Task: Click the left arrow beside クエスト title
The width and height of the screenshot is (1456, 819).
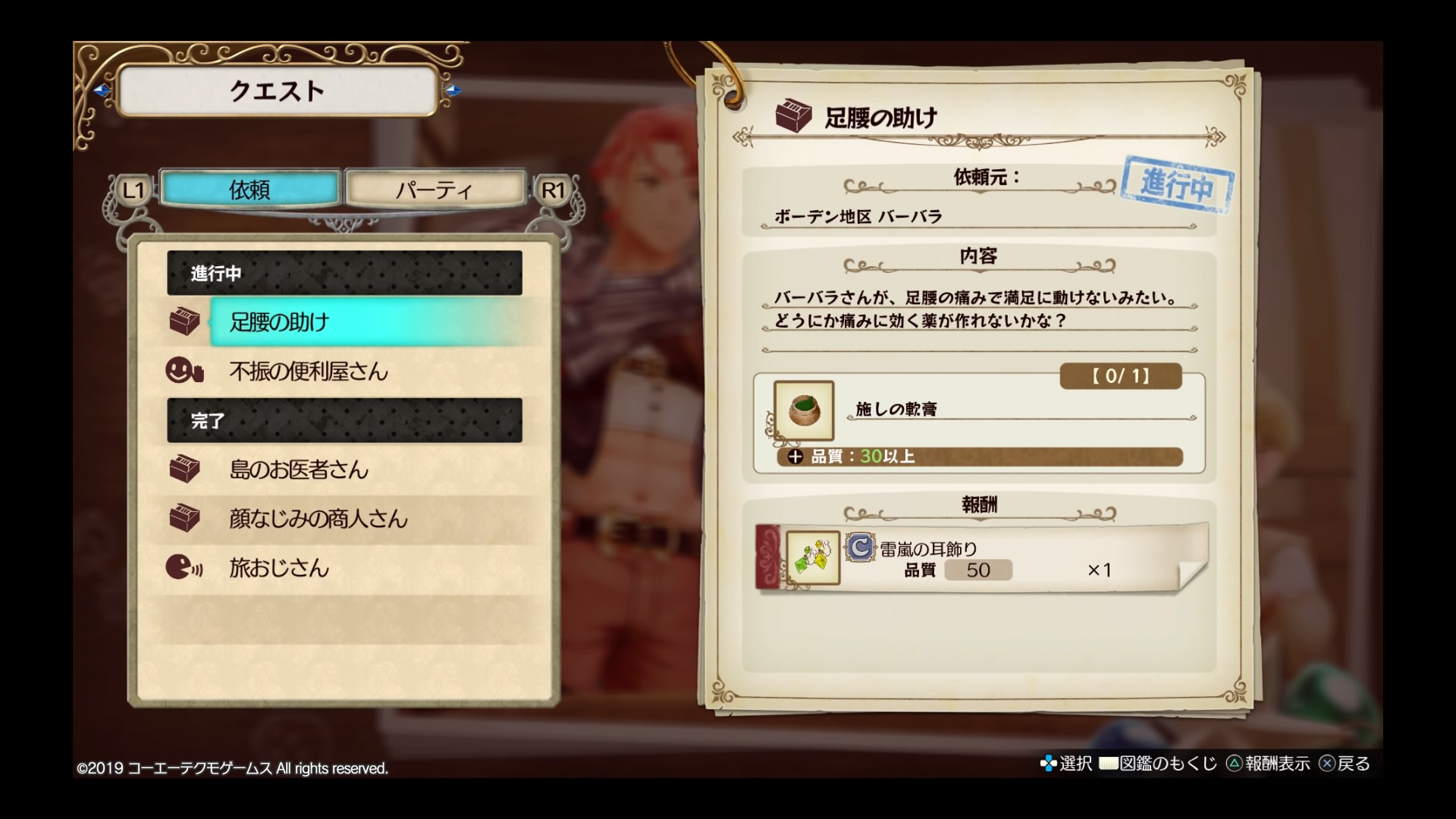Action: [102, 91]
